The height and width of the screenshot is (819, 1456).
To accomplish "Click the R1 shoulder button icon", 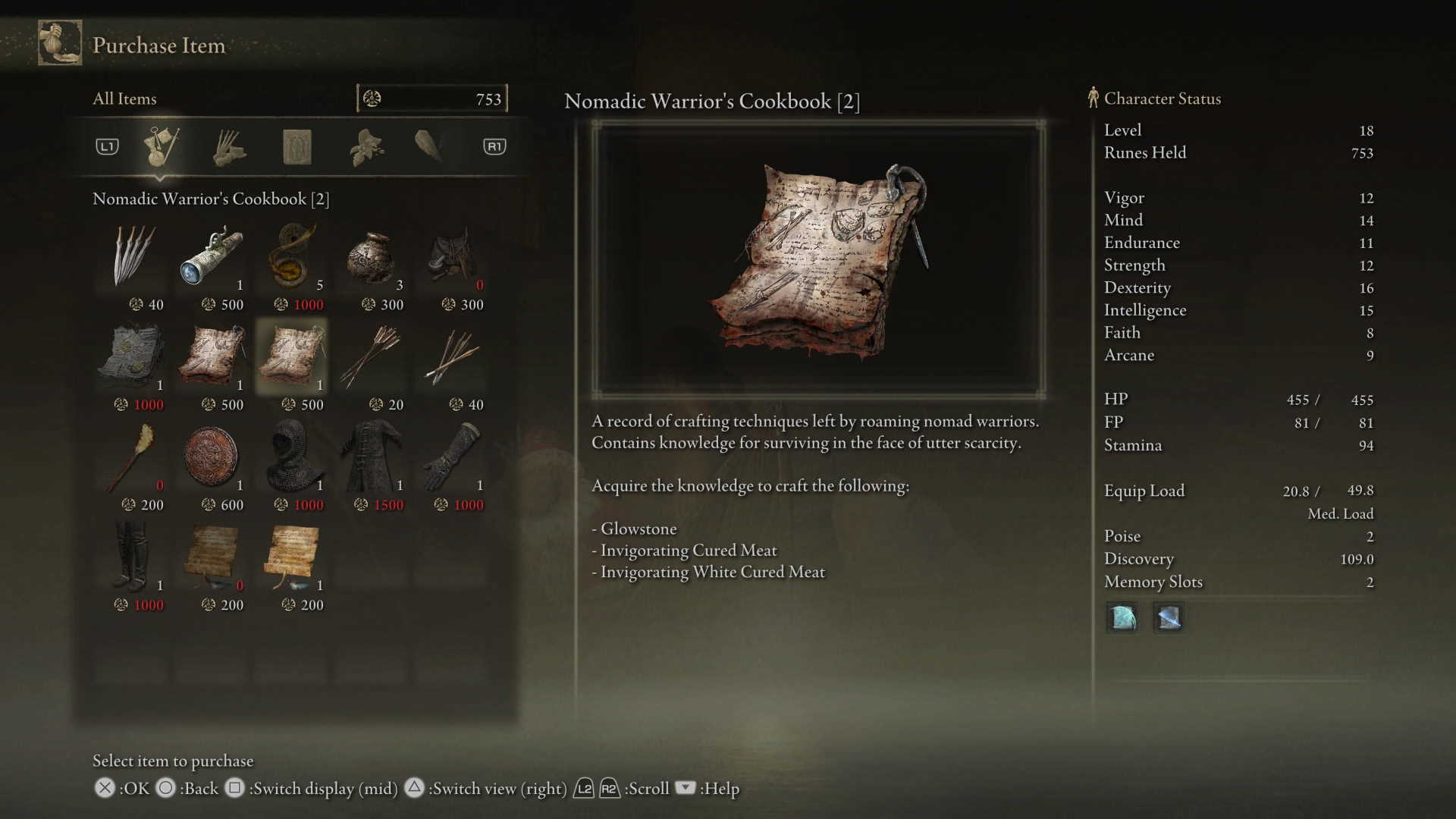I will 494,146.
